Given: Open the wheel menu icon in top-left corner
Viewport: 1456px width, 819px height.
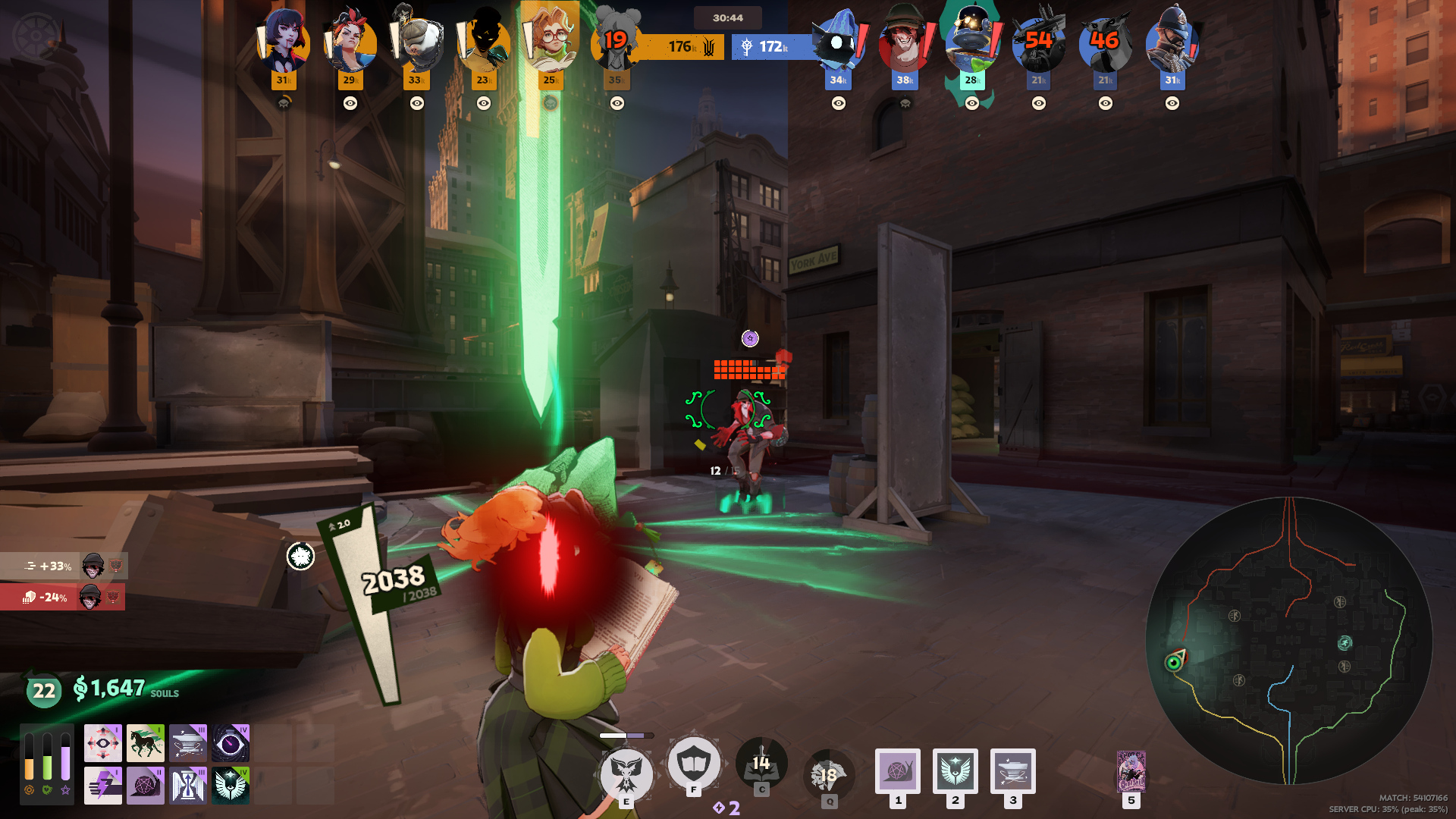Looking at the screenshot, I should (x=36, y=36).
